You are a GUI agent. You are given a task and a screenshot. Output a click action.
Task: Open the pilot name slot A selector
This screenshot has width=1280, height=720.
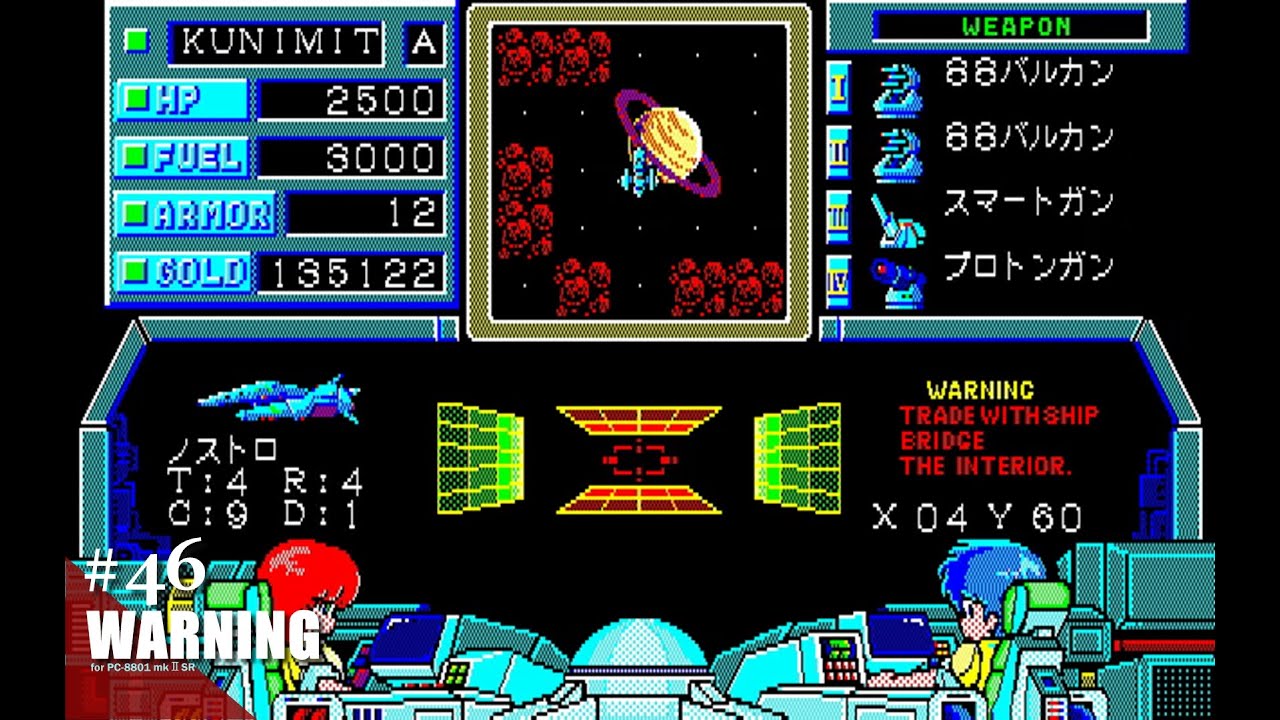point(424,42)
